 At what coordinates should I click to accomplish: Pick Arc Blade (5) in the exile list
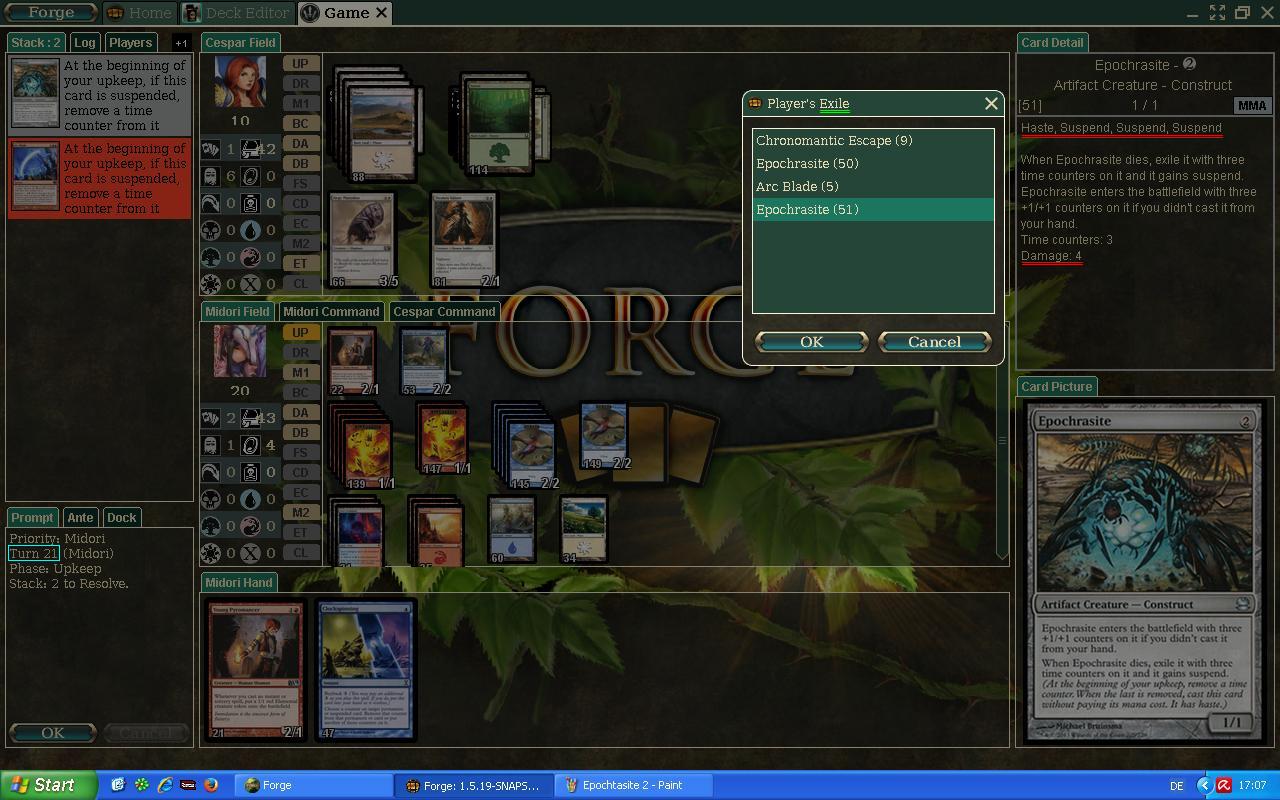tap(797, 186)
